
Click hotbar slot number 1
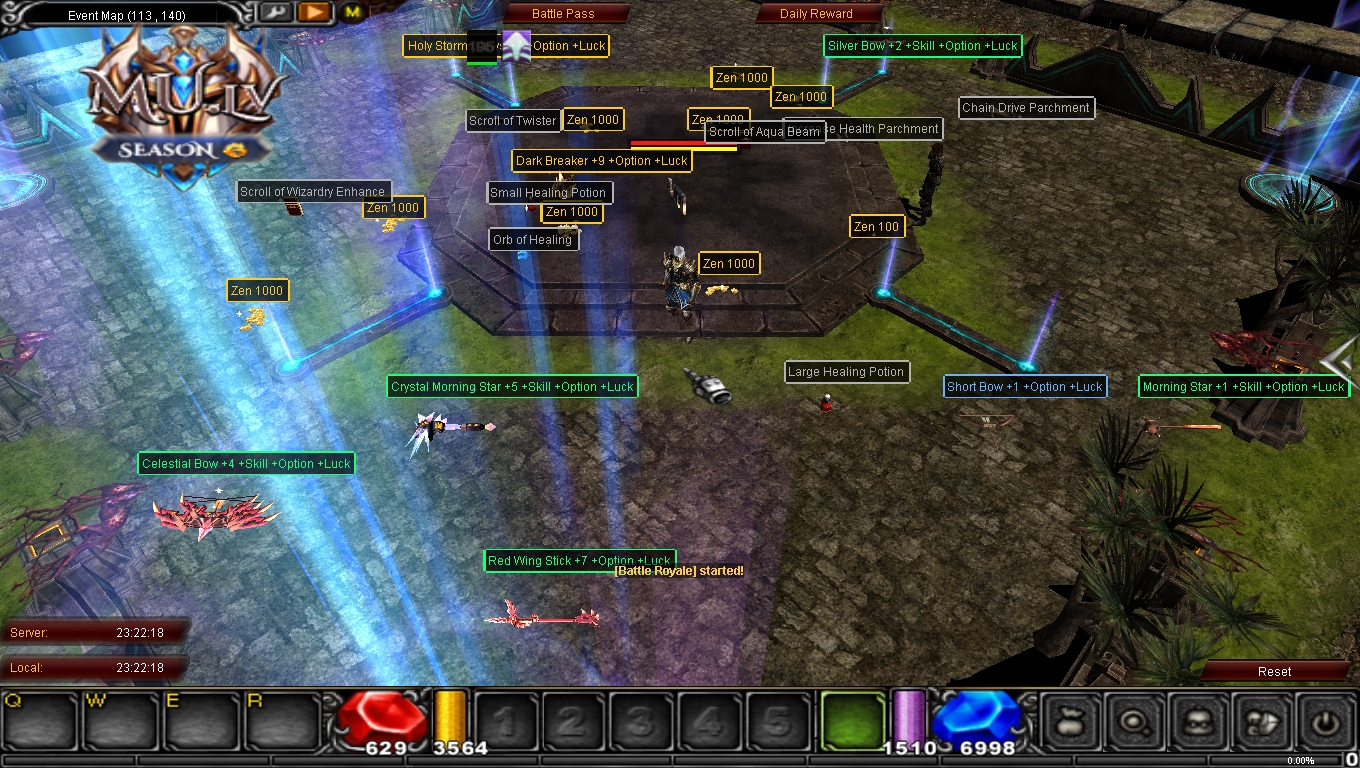tap(507, 722)
